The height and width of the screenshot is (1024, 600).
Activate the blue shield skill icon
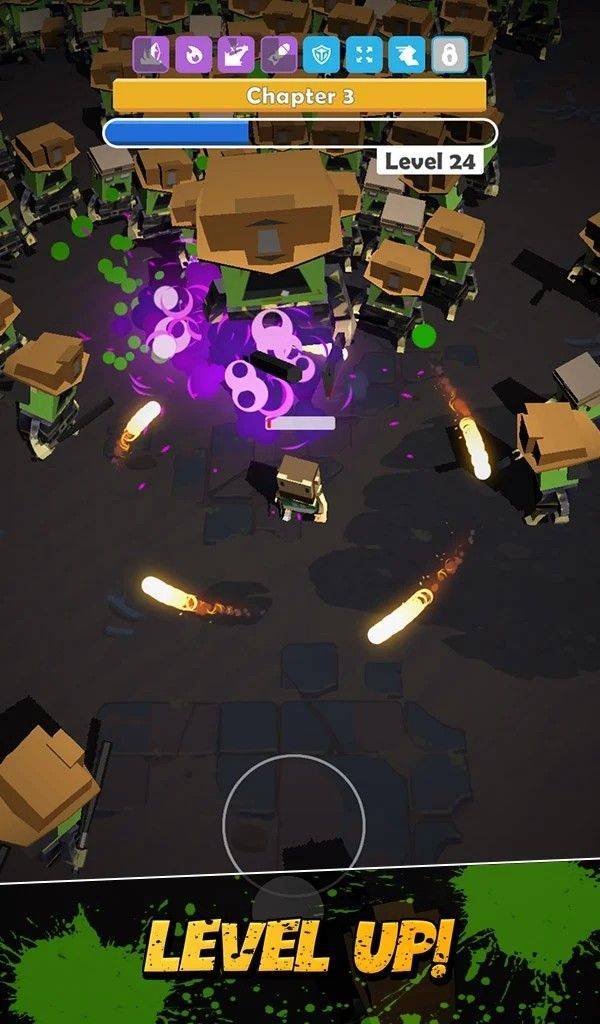pyautogui.click(x=322, y=55)
